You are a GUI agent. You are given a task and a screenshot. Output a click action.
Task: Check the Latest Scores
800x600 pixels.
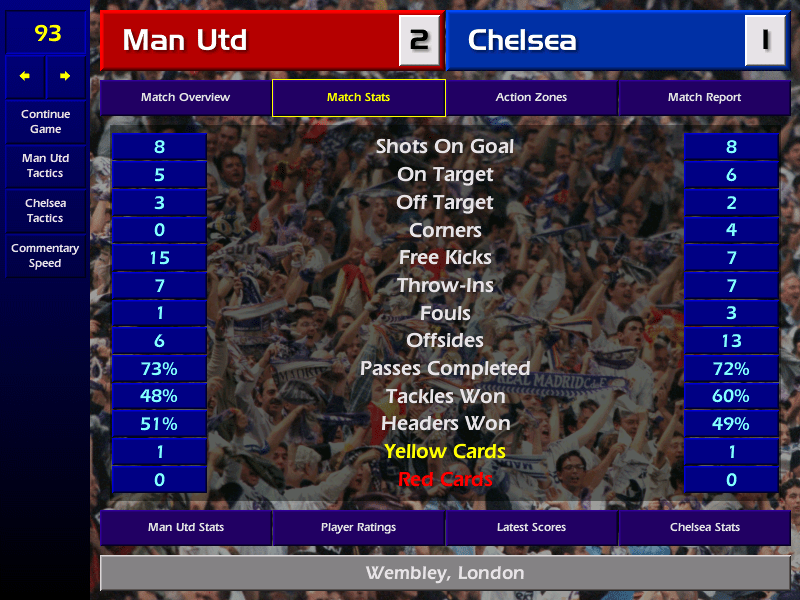531,527
